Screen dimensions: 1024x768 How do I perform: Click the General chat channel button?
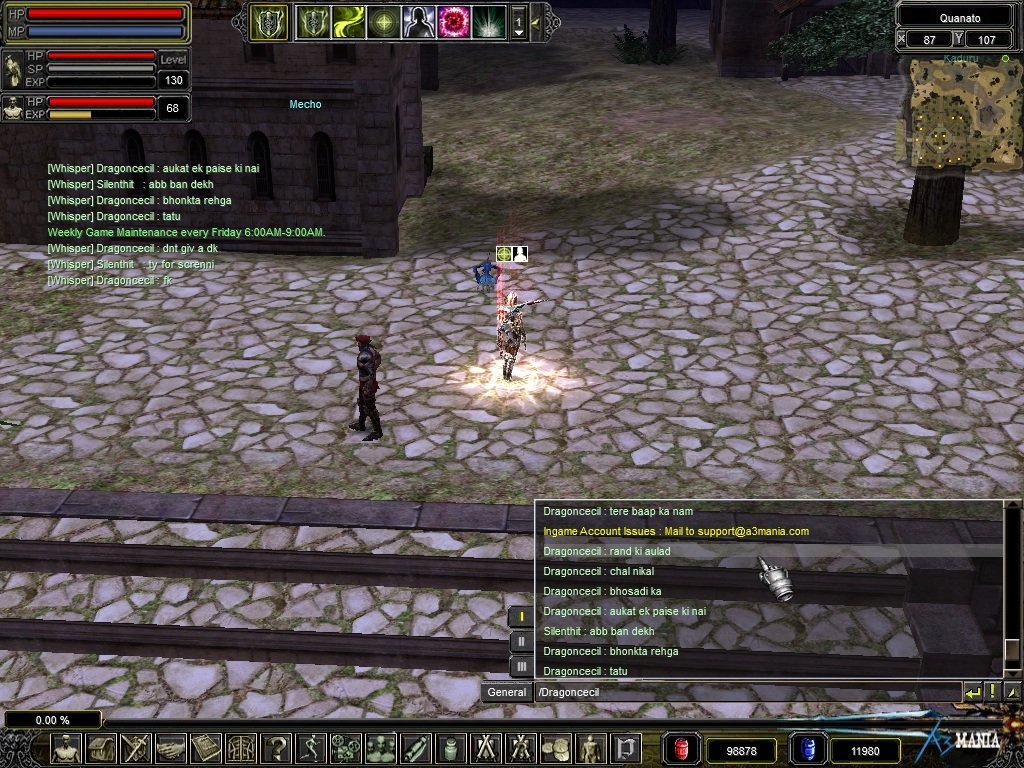pos(507,692)
